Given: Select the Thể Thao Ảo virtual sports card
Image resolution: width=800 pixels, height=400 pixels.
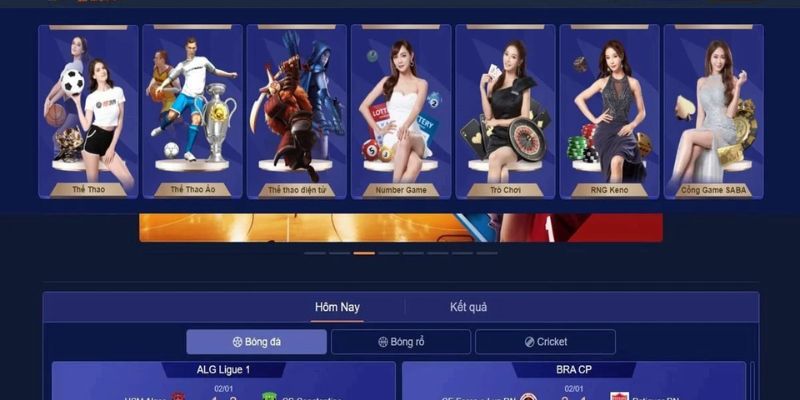Looking at the screenshot, I should (x=193, y=112).
